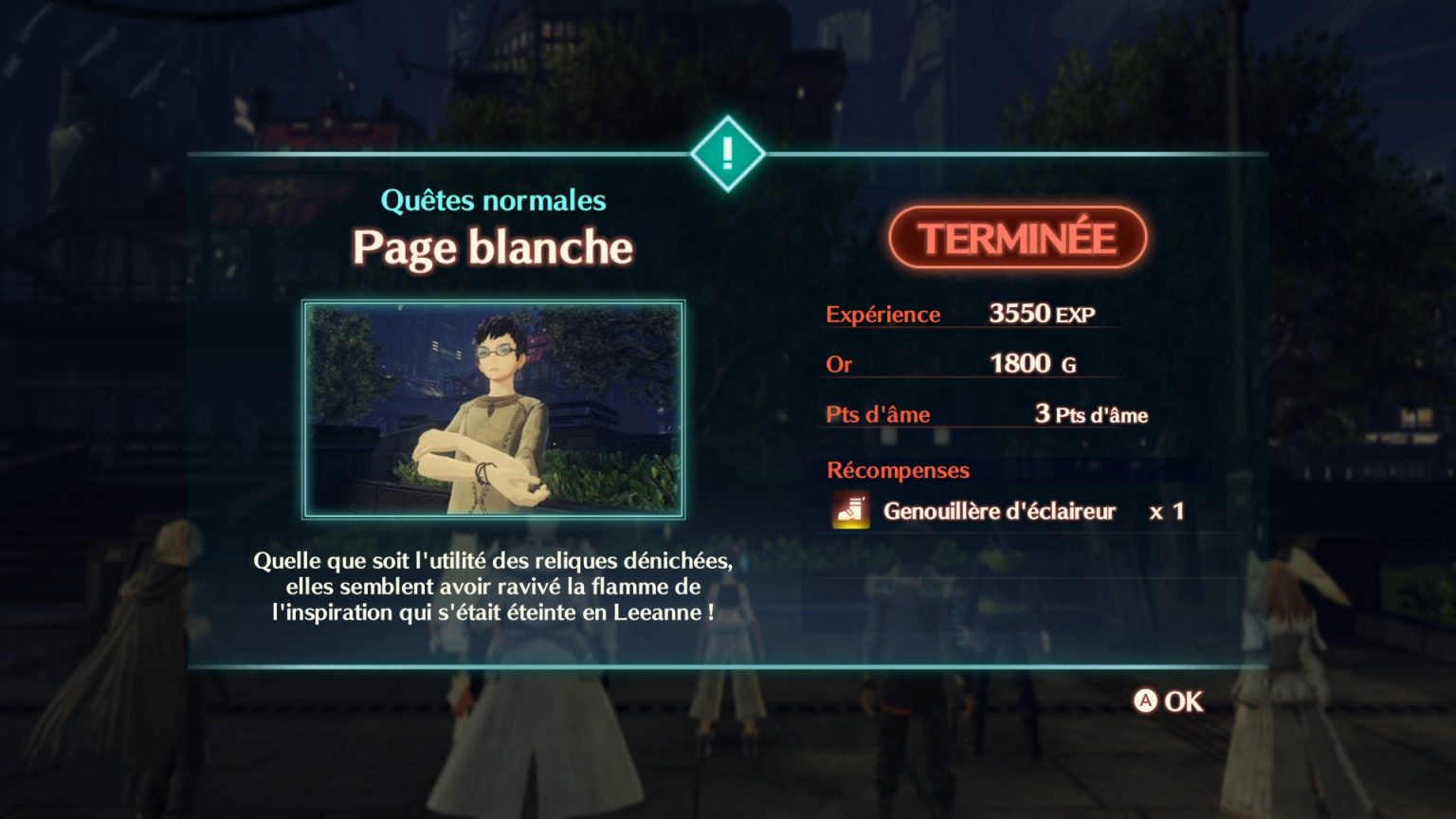
Task: Click the Page blanche quest title
Action: pyautogui.click(x=492, y=246)
